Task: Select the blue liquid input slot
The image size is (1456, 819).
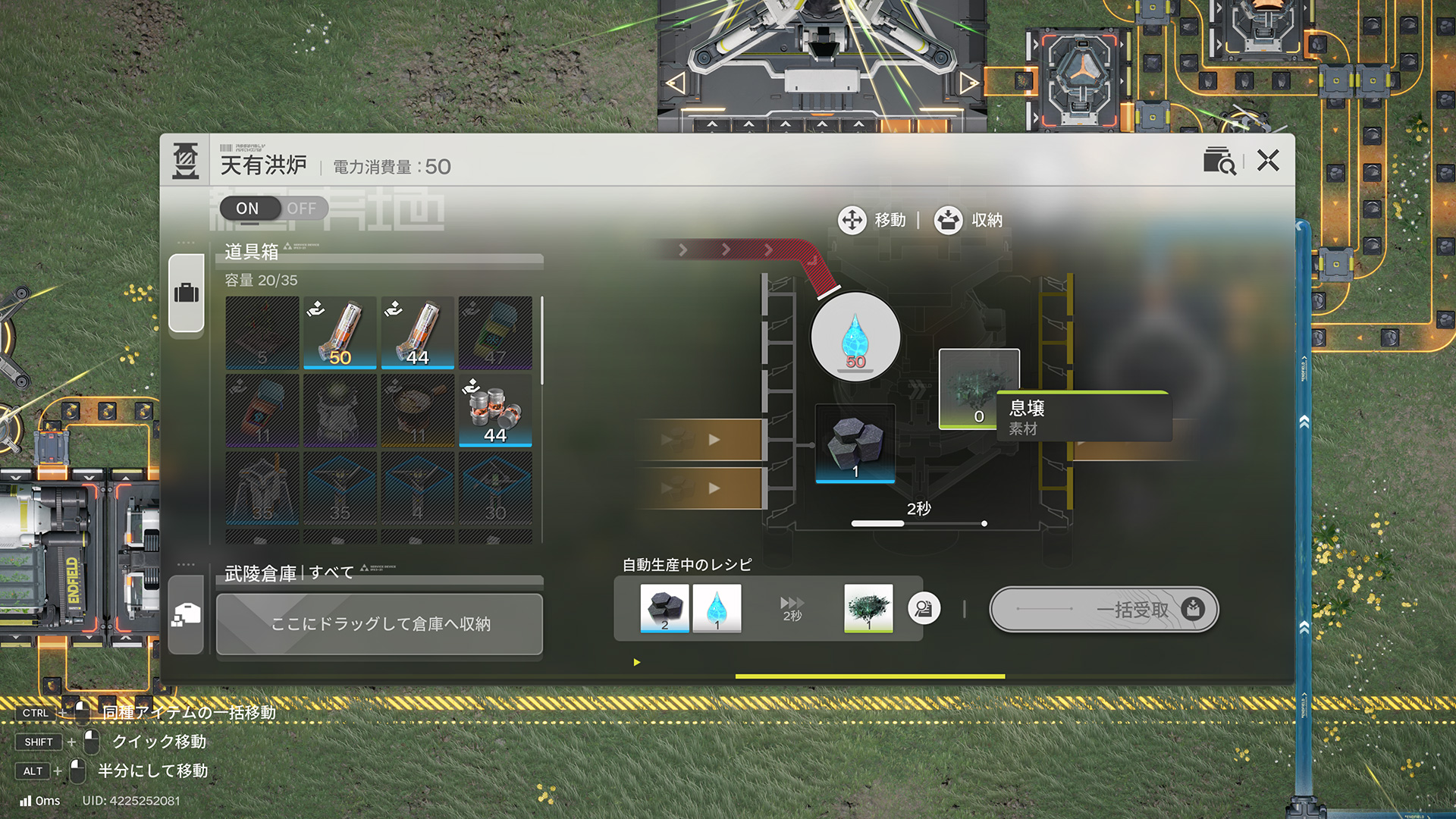Action: pos(855,337)
